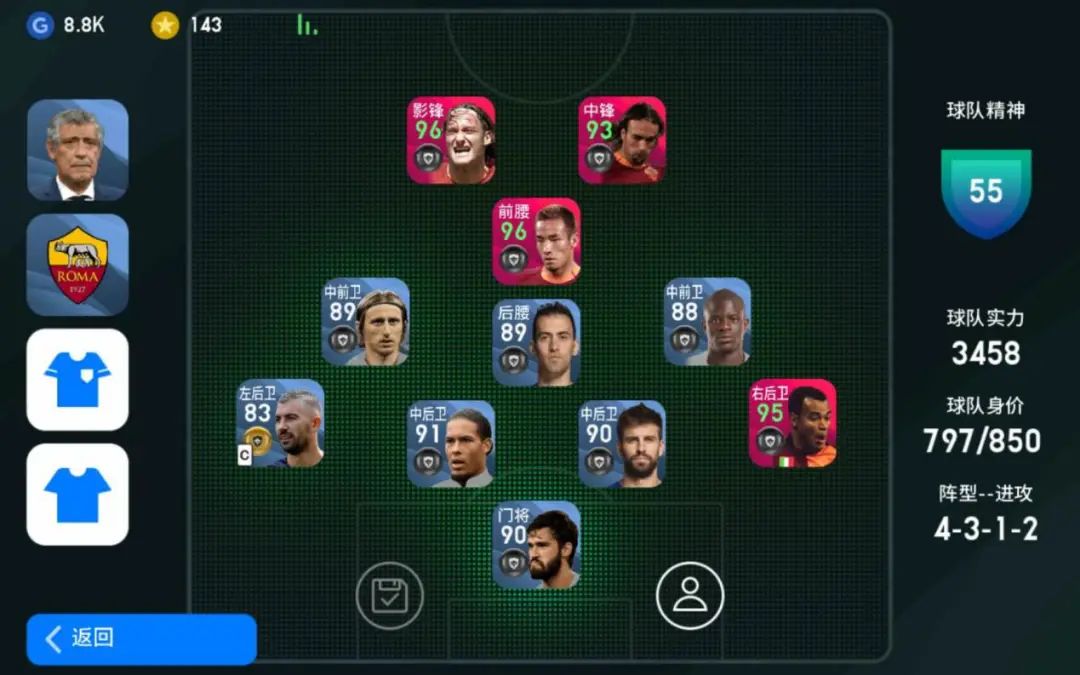Pick the 门将 goalkeeper card
Image resolution: width=1080 pixels, height=675 pixels.
click(x=536, y=545)
